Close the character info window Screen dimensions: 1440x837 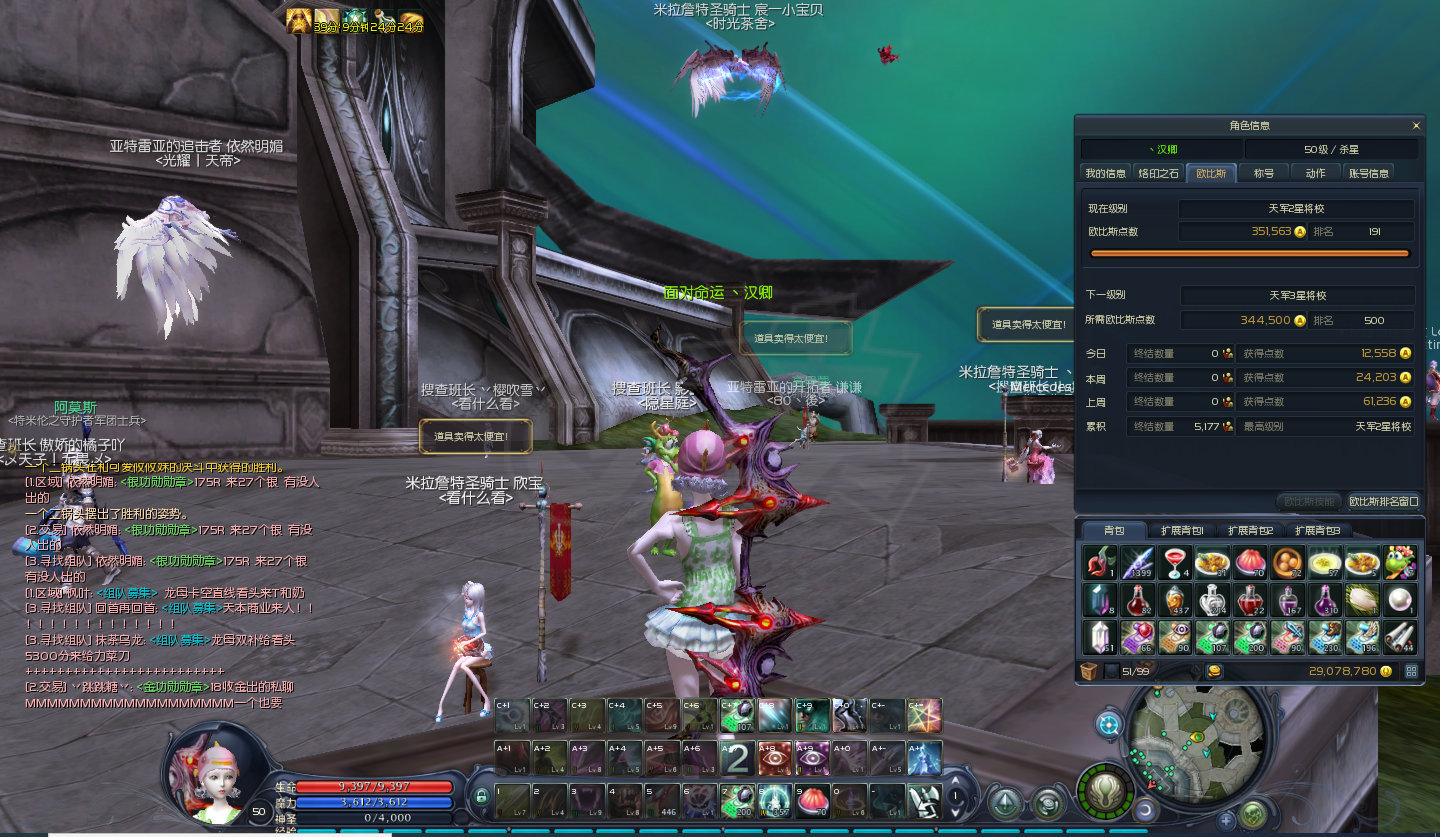1416,126
